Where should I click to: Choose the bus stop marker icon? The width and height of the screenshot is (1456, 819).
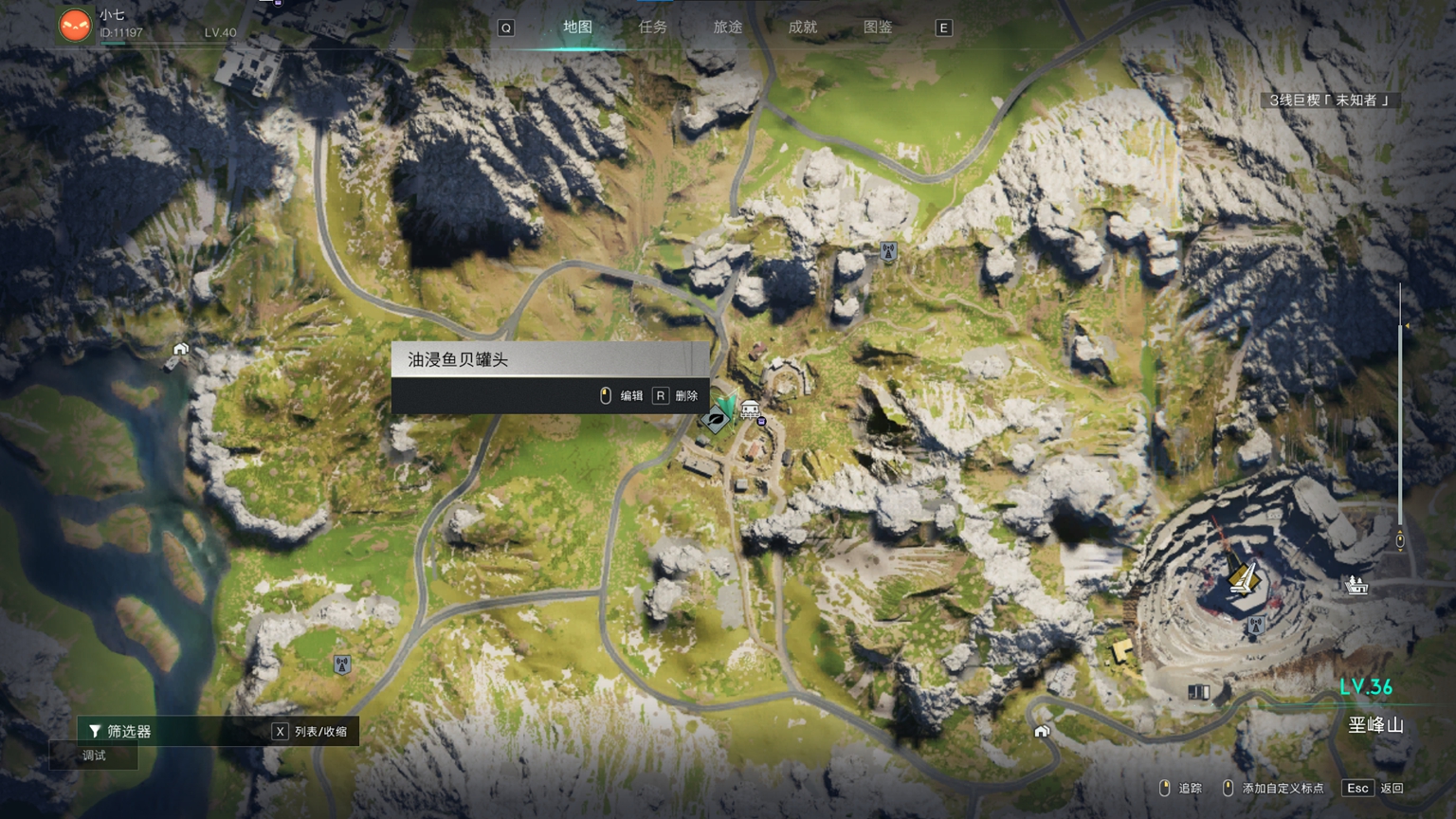pyautogui.click(x=750, y=409)
